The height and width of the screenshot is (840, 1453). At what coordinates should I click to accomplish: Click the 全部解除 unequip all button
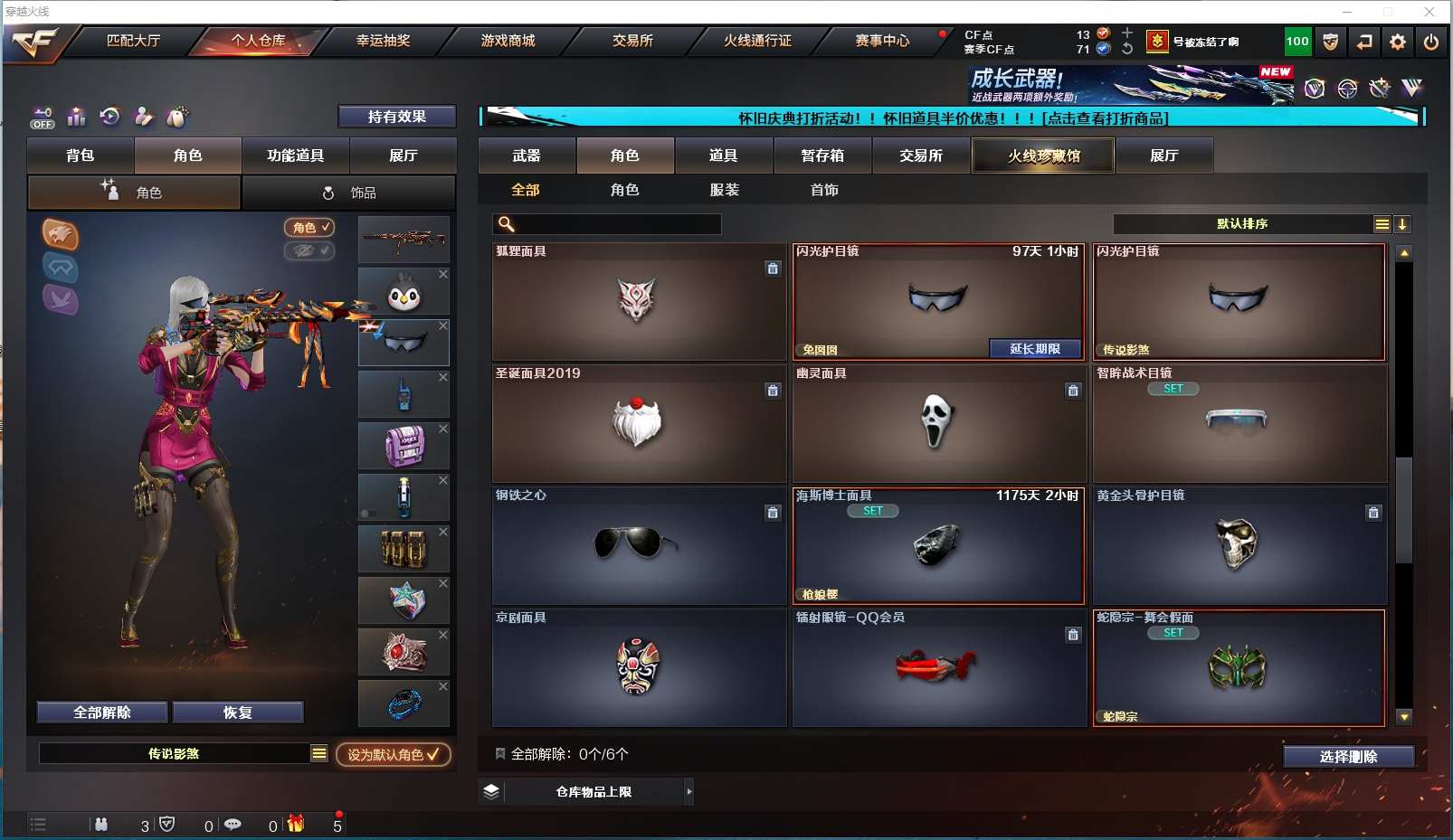click(x=102, y=713)
